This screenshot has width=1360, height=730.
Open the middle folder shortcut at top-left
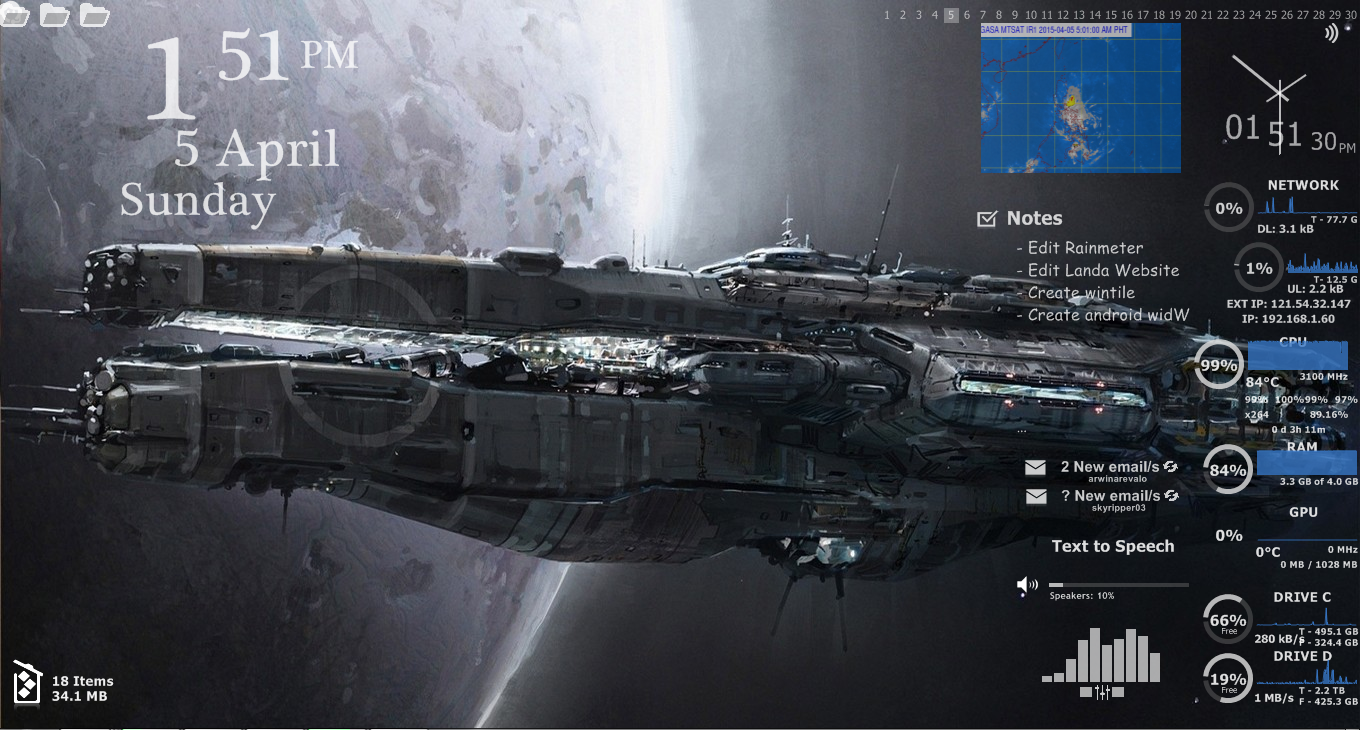pyautogui.click(x=55, y=15)
